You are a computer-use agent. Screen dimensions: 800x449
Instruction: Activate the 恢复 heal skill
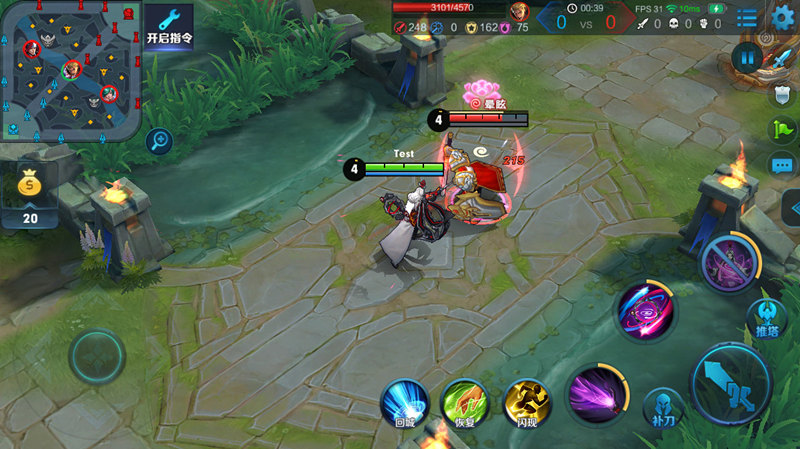point(465,401)
